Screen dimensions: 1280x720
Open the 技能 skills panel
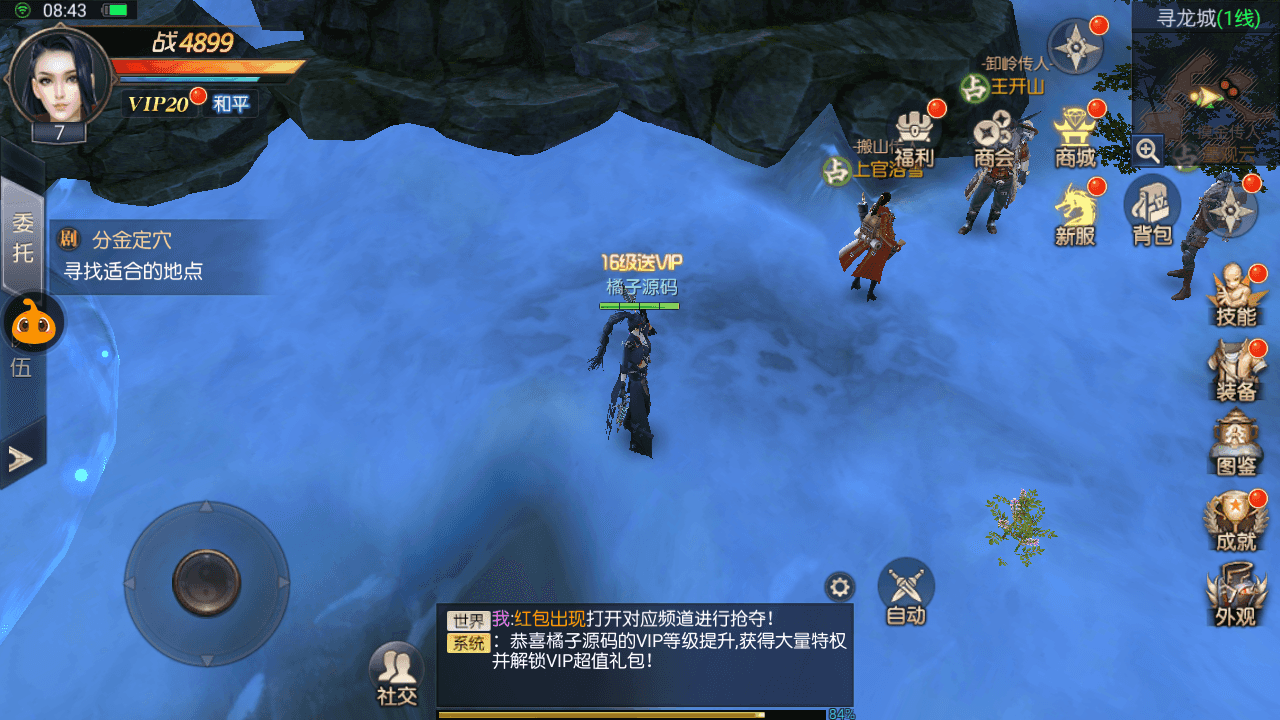(x=1236, y=296)
